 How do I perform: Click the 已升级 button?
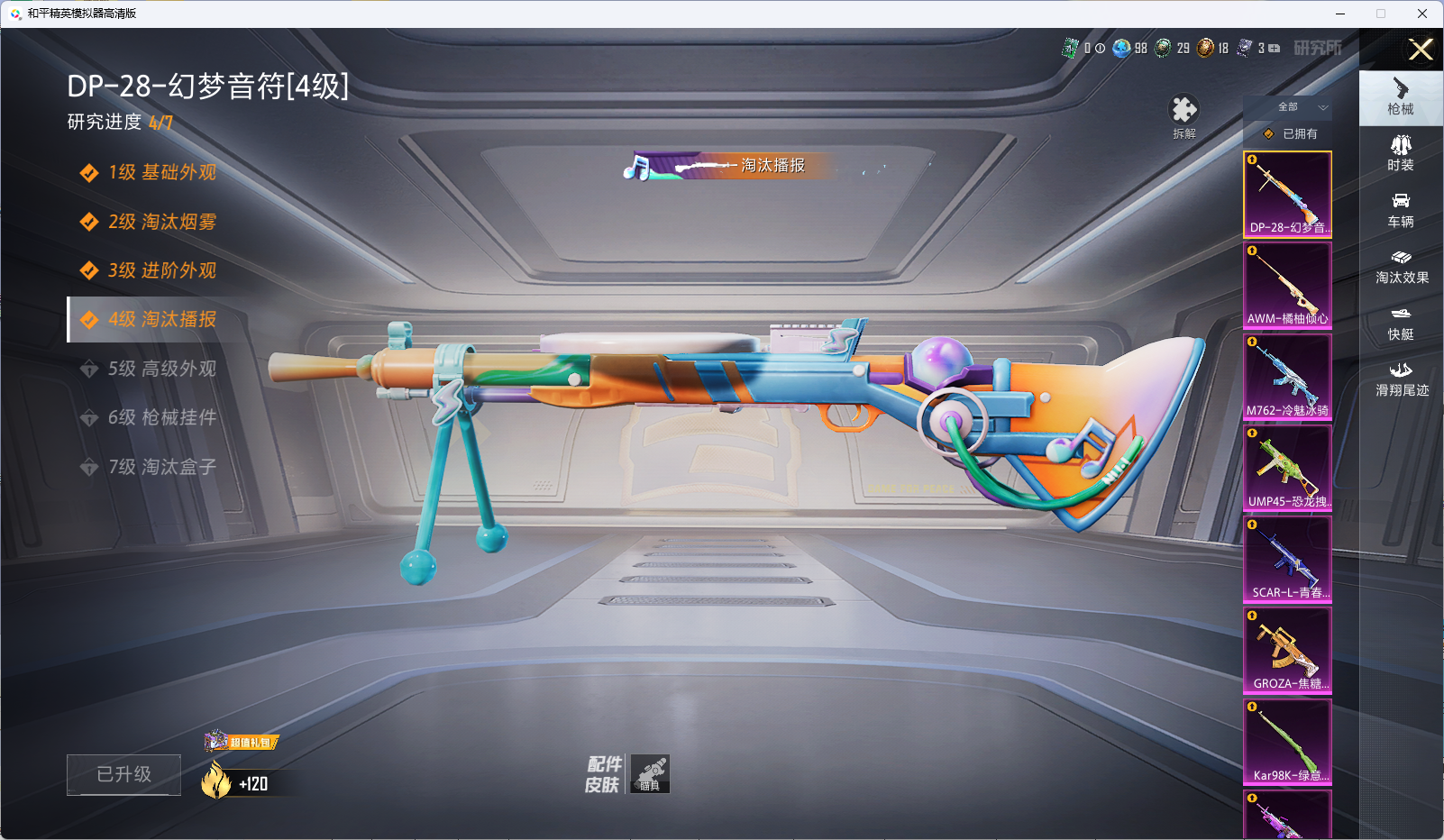(x=124, y=774)
